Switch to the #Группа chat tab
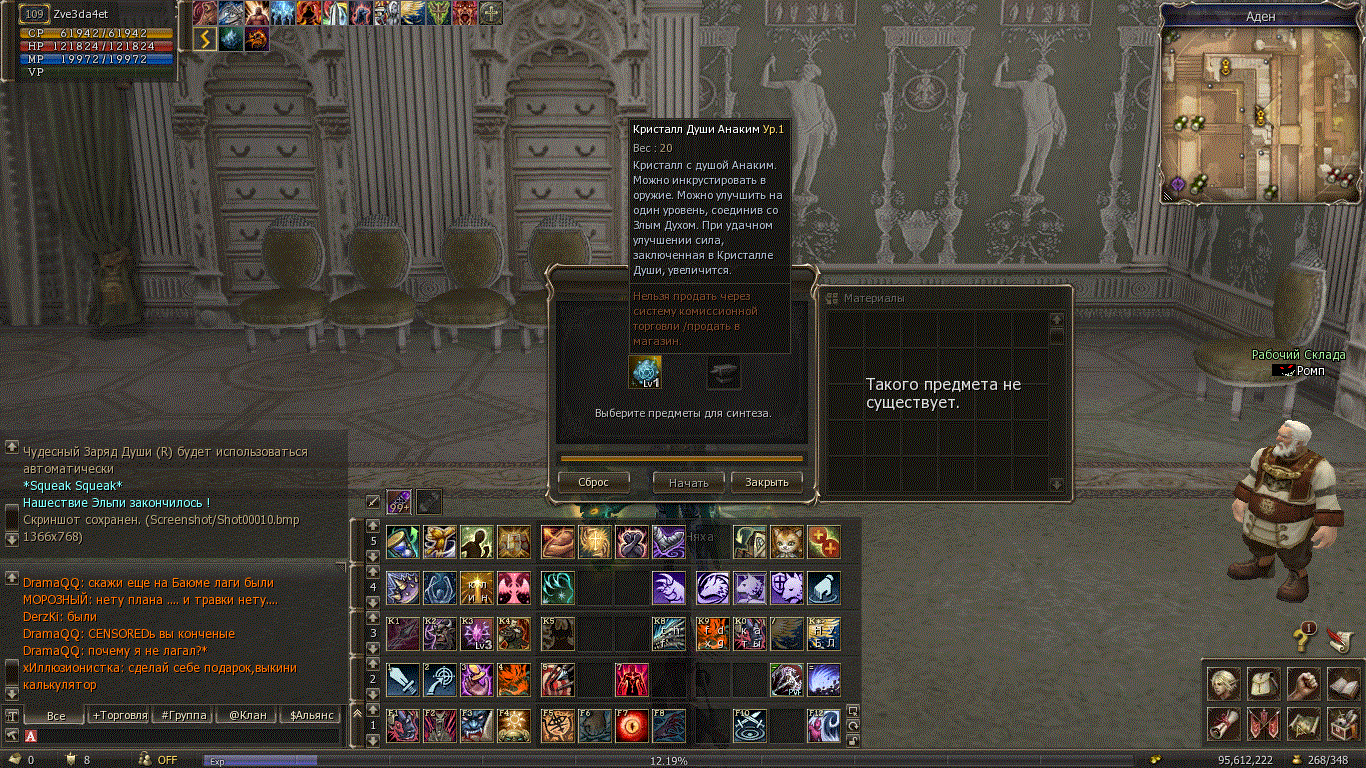This screenshot has width=1366, height=768. click(x=185, y=715)
